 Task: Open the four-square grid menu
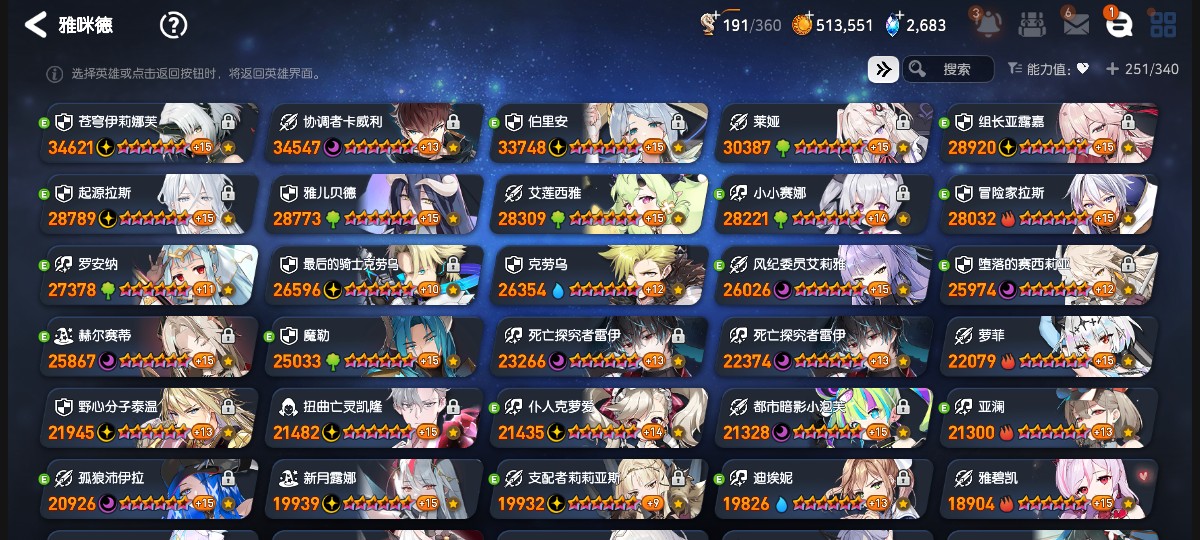click(x=1163, y=24)
